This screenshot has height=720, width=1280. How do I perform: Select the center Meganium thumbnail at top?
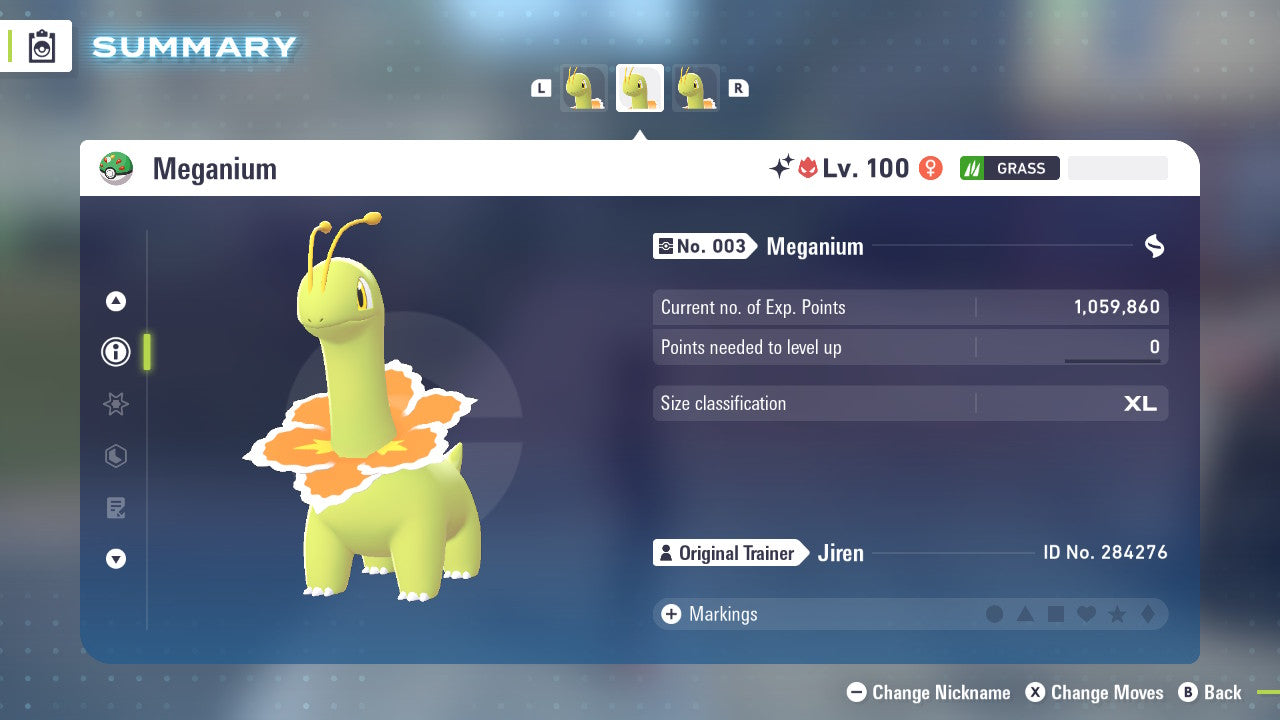(639, 88)
